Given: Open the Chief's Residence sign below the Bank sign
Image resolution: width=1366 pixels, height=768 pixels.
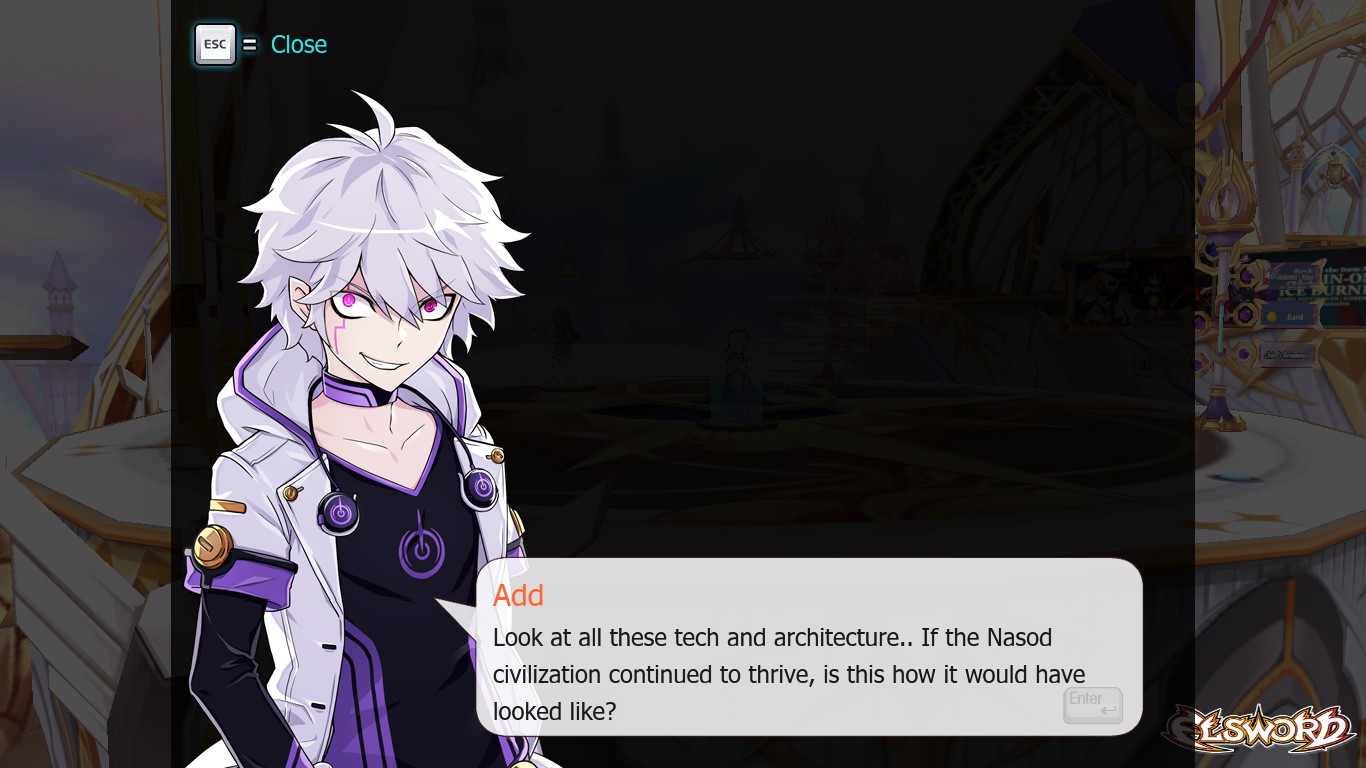Looking at the screenshot, I should click(x=1287, y=353).
